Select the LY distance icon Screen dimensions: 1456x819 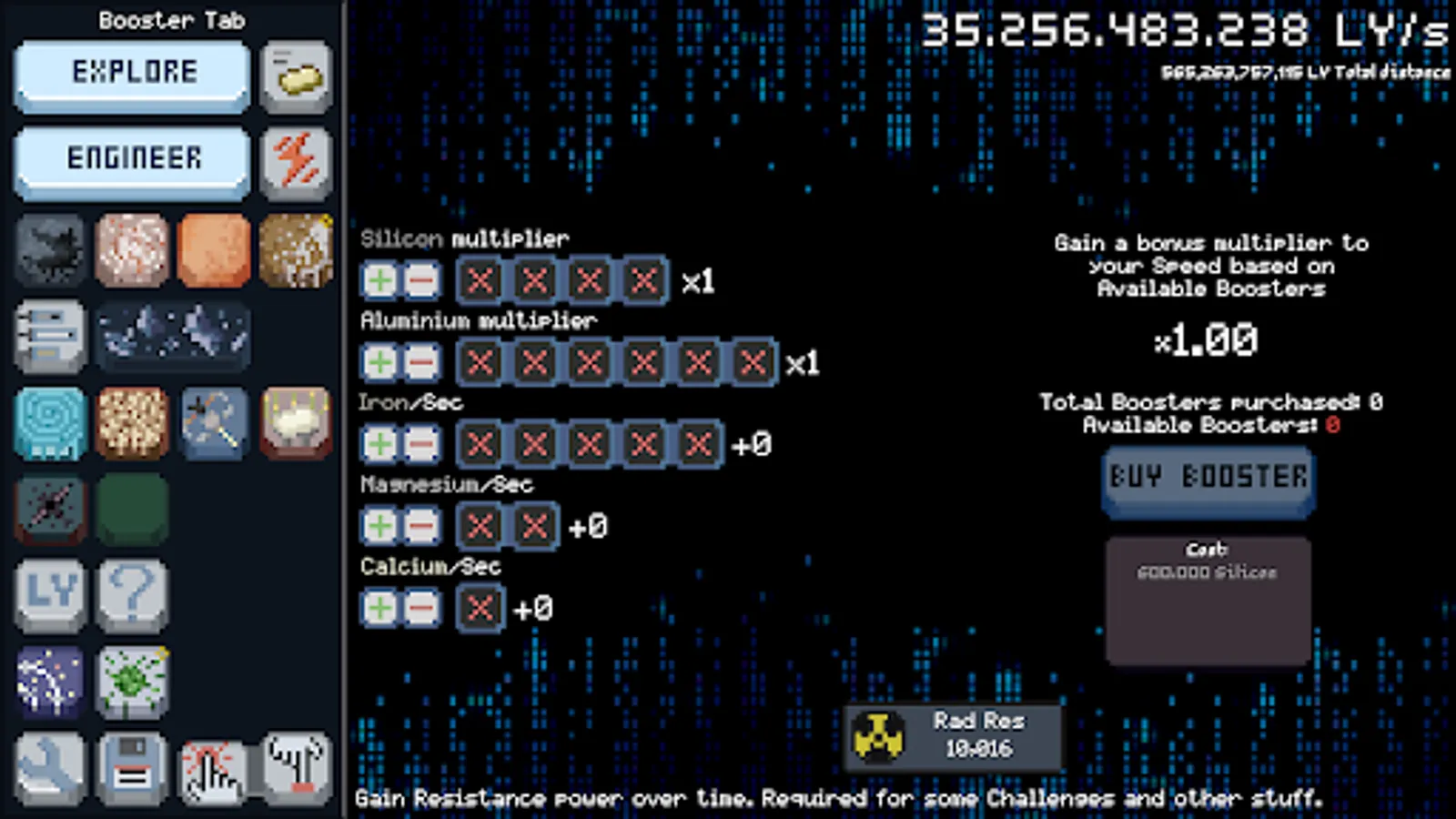(x=50, y=596)
